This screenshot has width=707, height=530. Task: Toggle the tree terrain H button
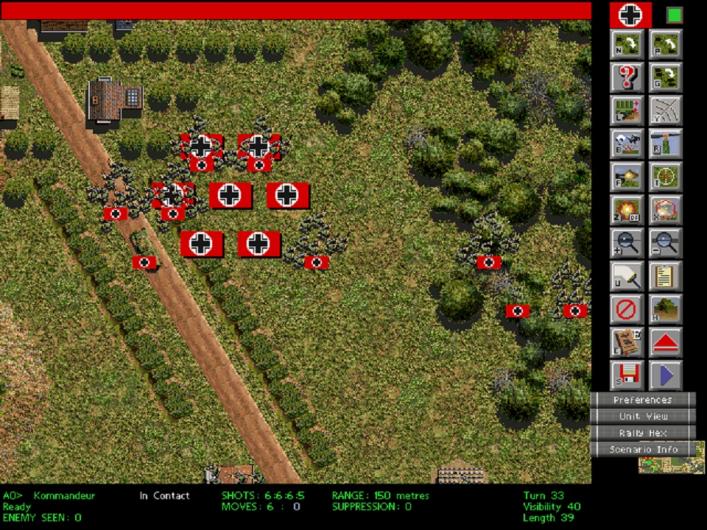666,309
